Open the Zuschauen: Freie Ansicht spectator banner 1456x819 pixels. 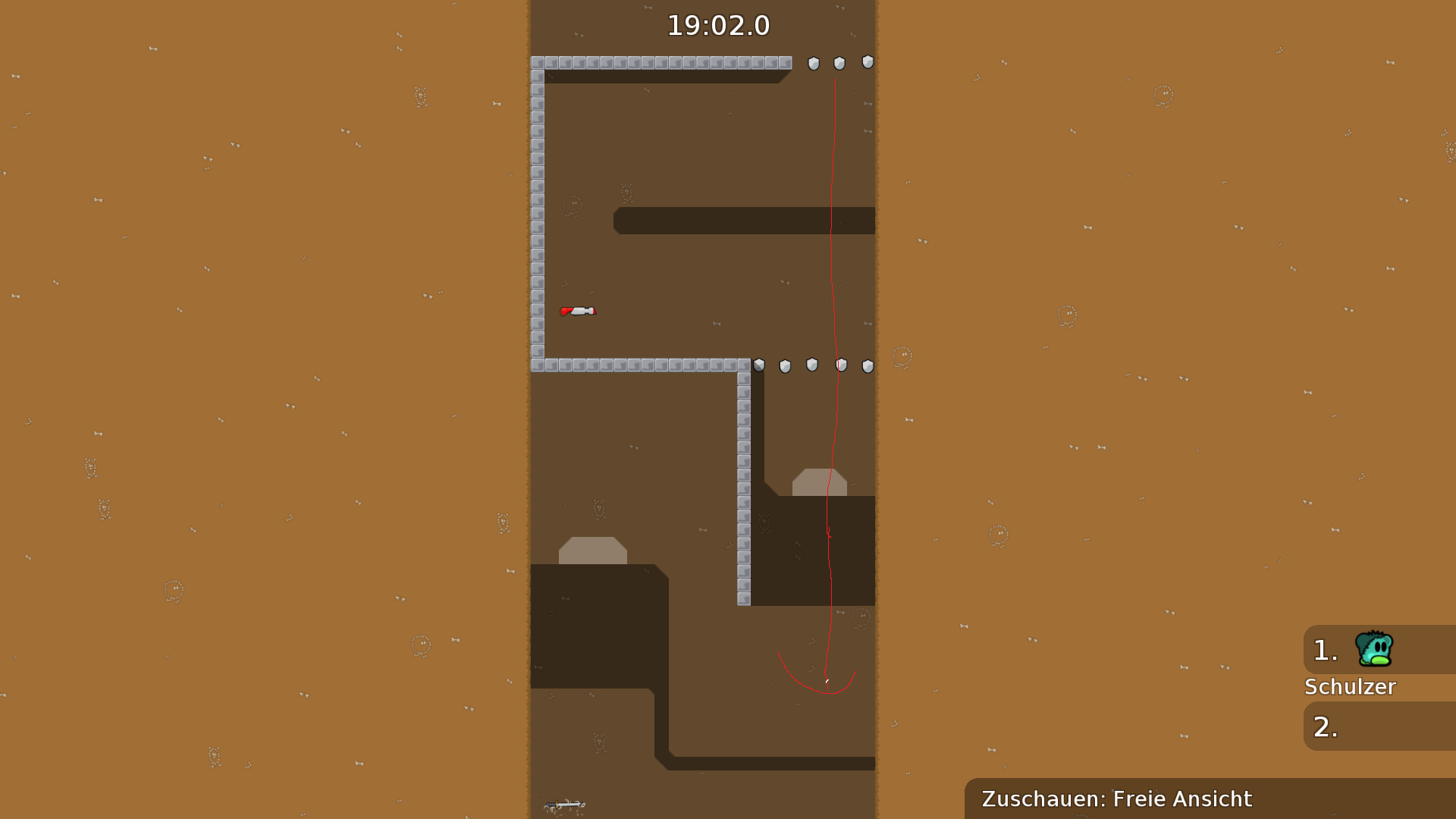(1116, 799)
